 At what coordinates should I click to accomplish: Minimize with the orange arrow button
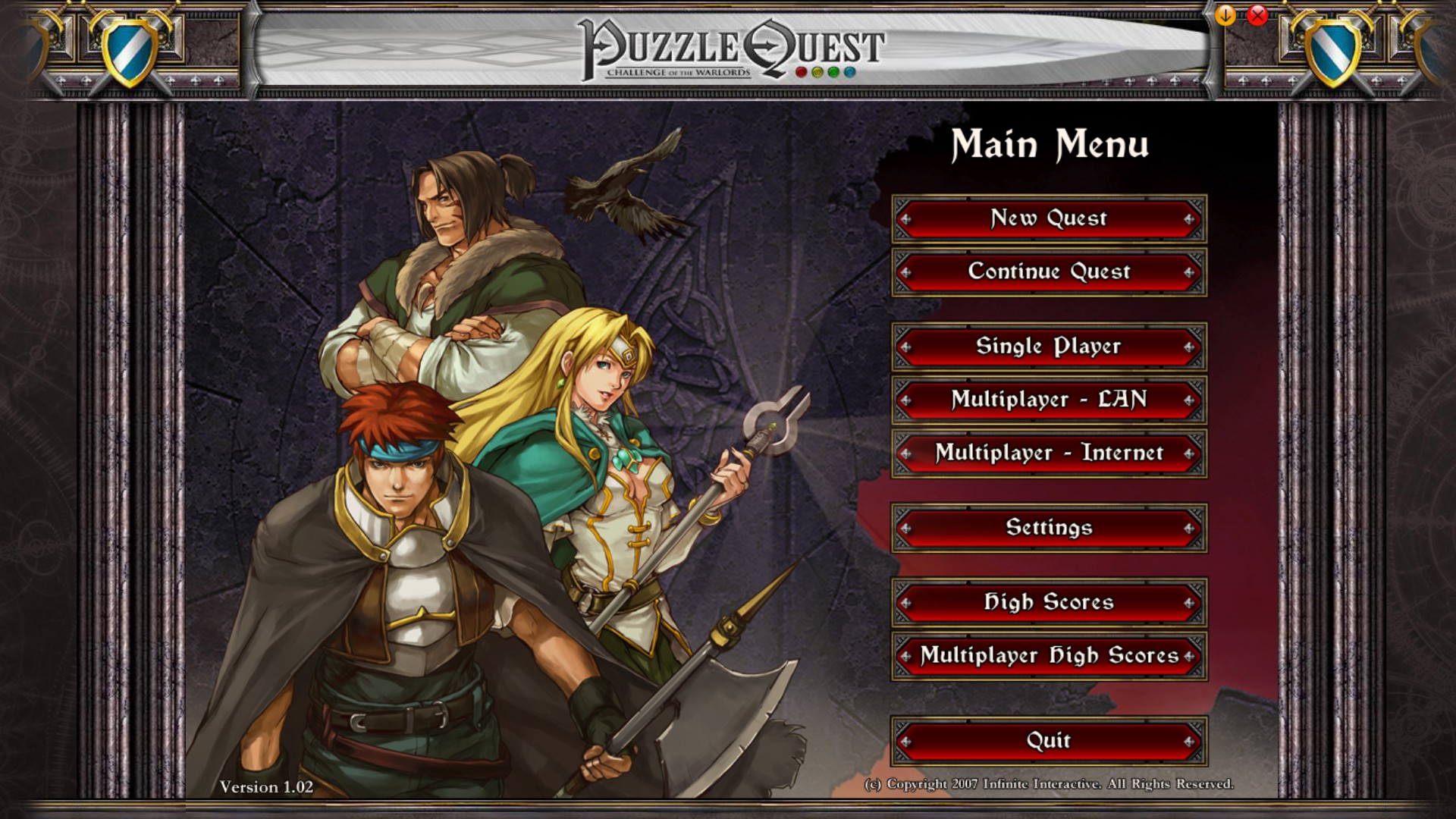(x=1225, y=15)
